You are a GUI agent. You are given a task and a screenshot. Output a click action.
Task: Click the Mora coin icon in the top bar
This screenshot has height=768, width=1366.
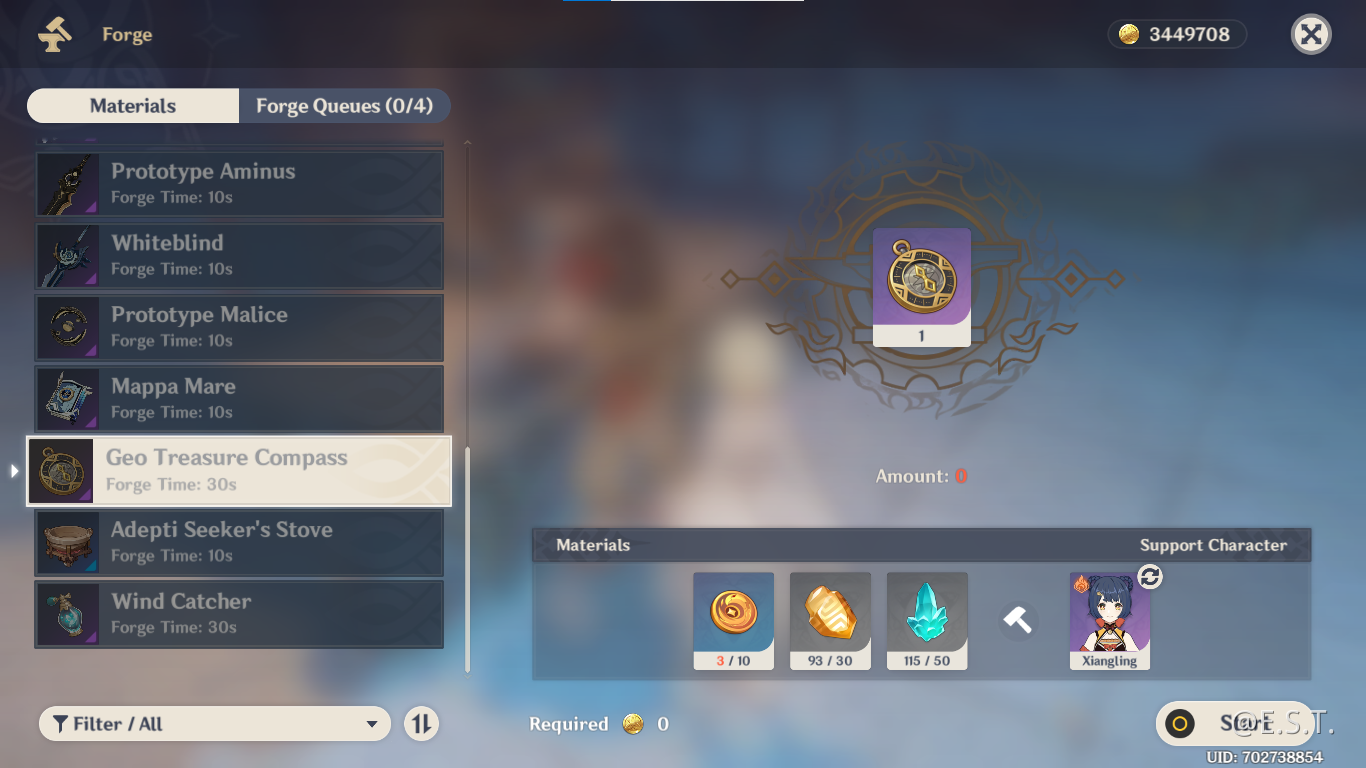1126,33
